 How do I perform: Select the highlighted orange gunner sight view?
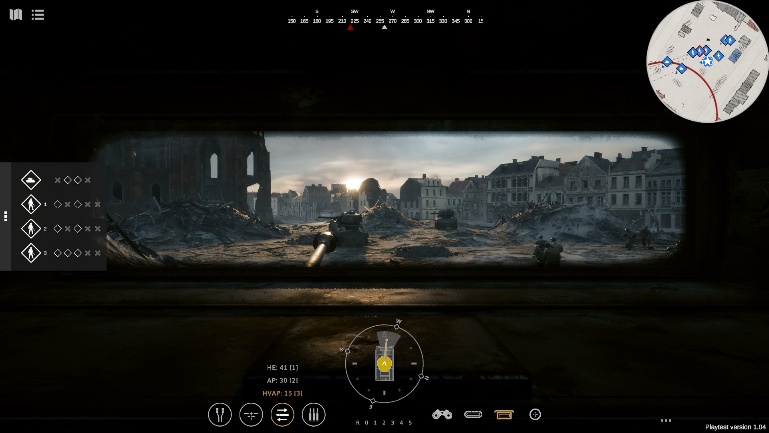503,414
